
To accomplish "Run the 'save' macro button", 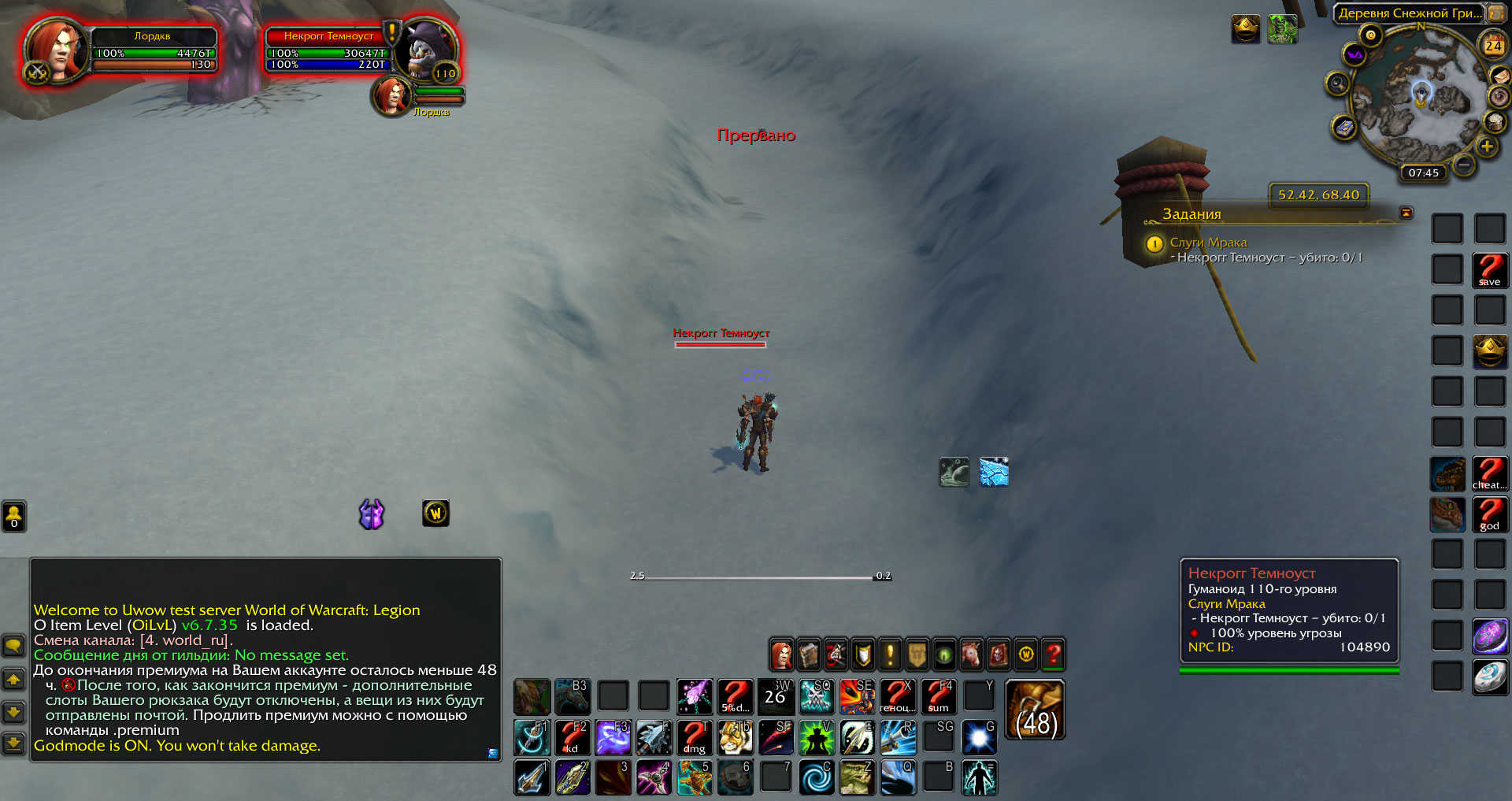I will [x=1489, y=269].
